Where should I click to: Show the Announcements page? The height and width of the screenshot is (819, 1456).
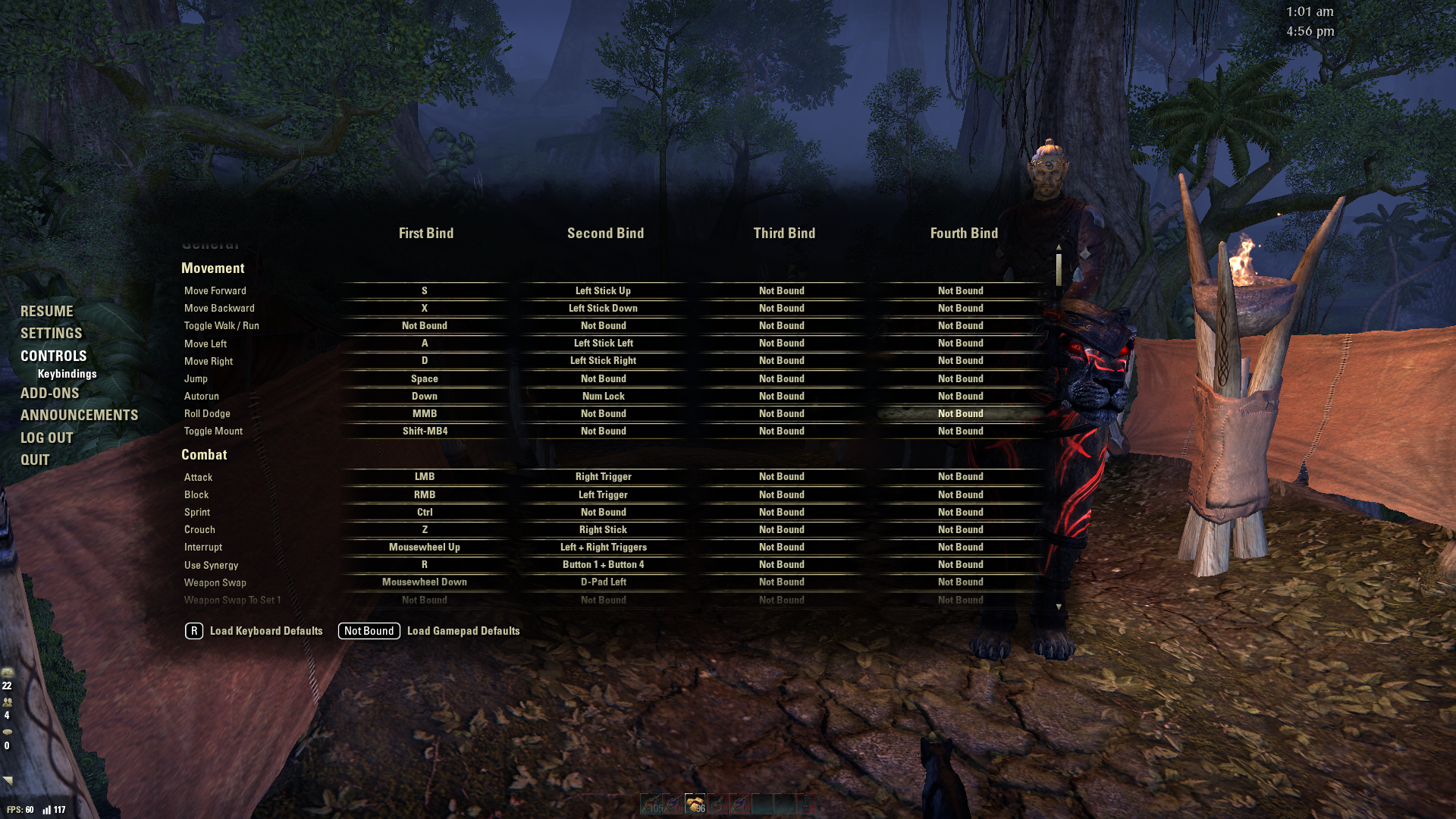80,416
